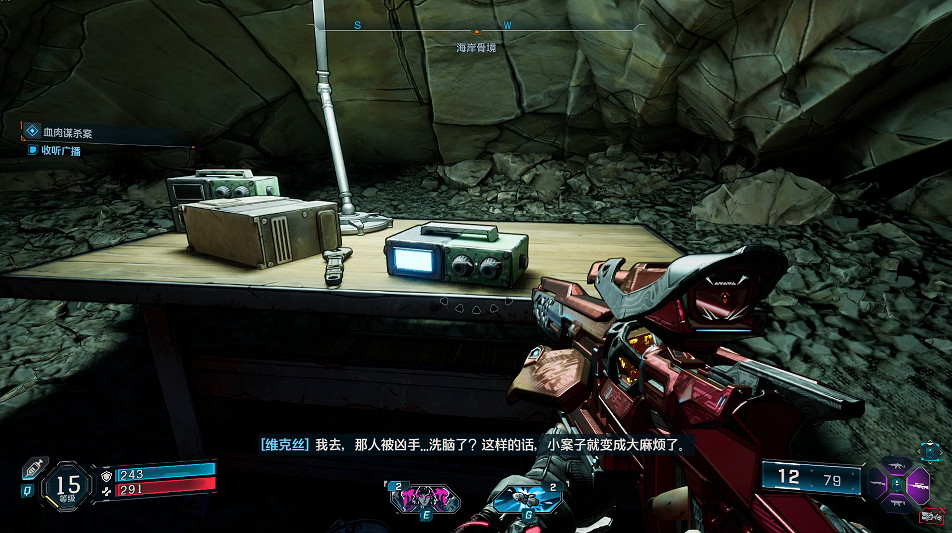
Task: Select the 收听广播 objective line
Action: pos(61,150)
